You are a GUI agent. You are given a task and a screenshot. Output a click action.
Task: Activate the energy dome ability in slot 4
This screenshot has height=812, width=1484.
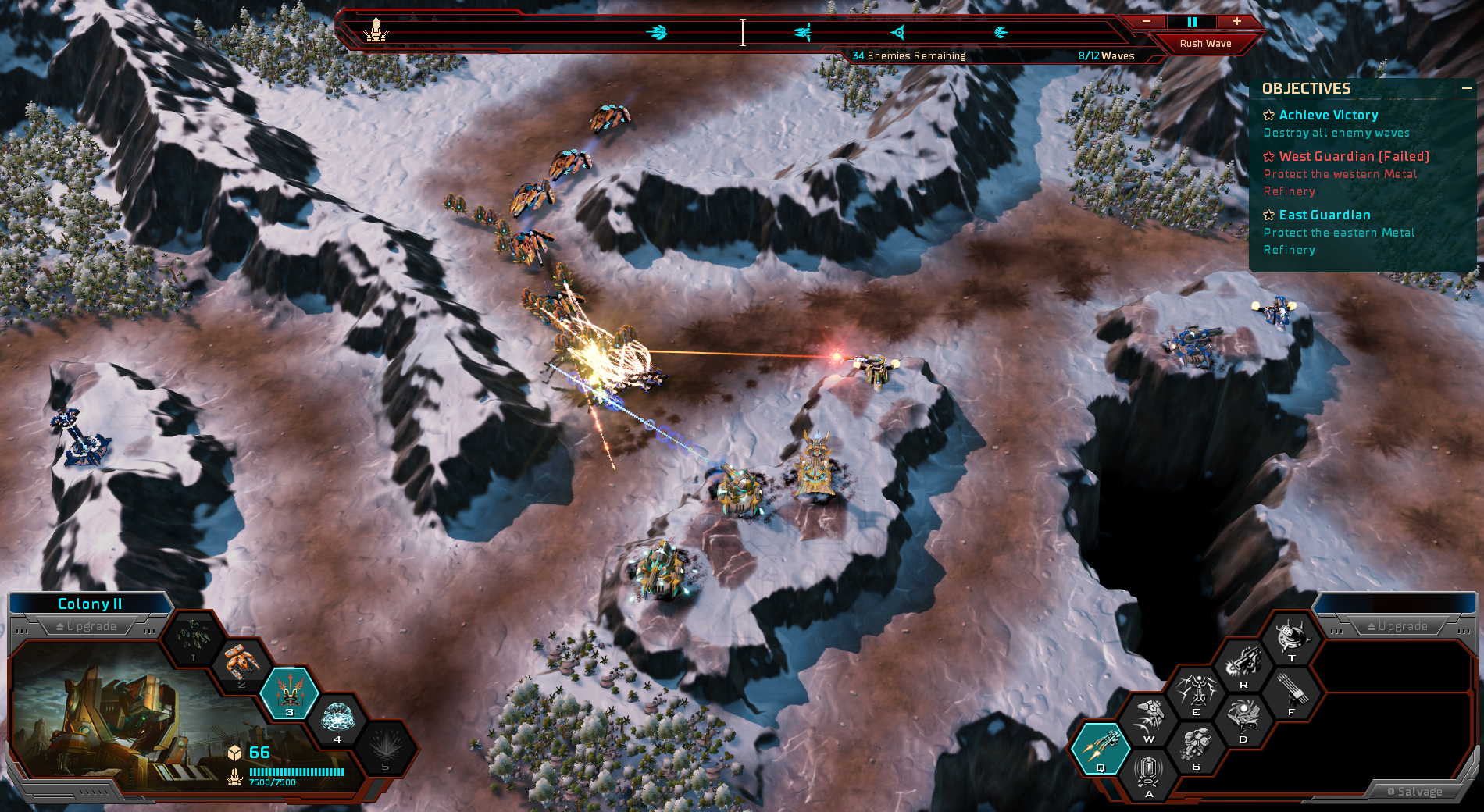[x=337, y=718]
